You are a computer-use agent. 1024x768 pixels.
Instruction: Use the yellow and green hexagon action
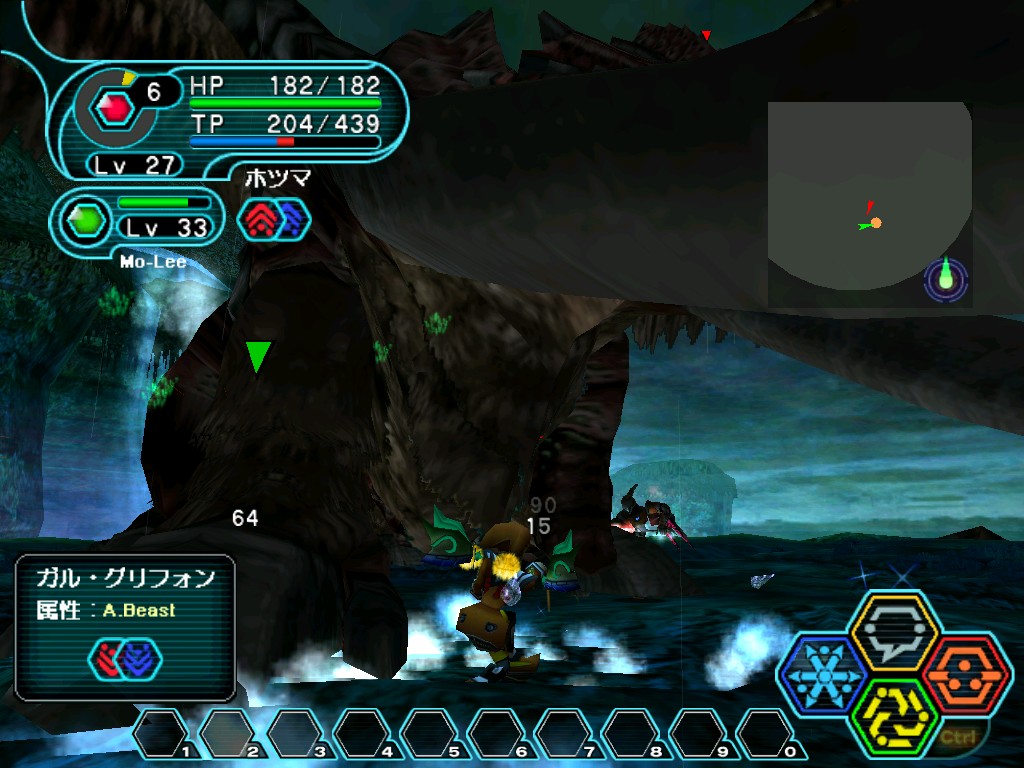(x=893, y=716)
